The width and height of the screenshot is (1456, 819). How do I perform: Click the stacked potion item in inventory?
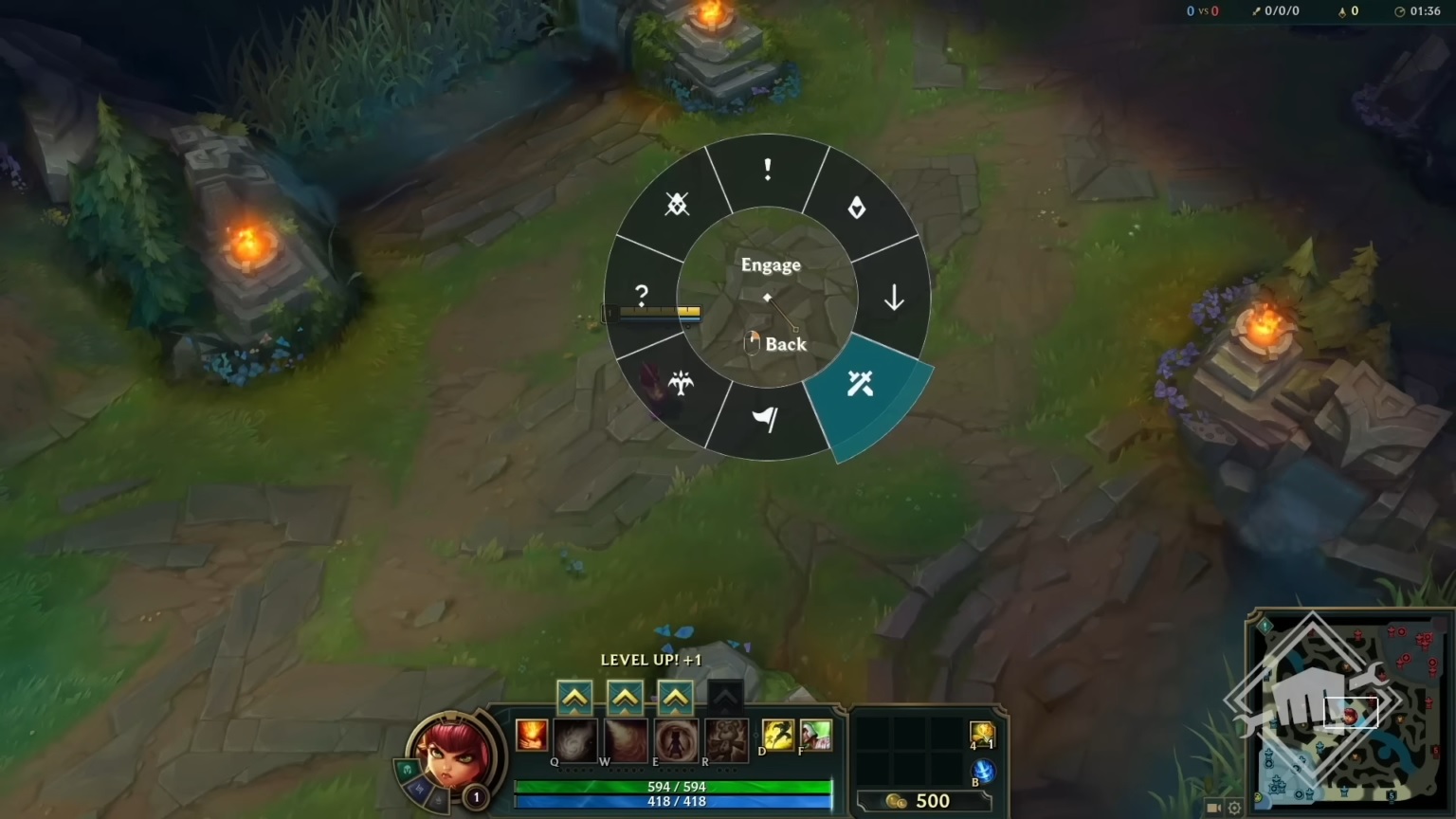984,735
